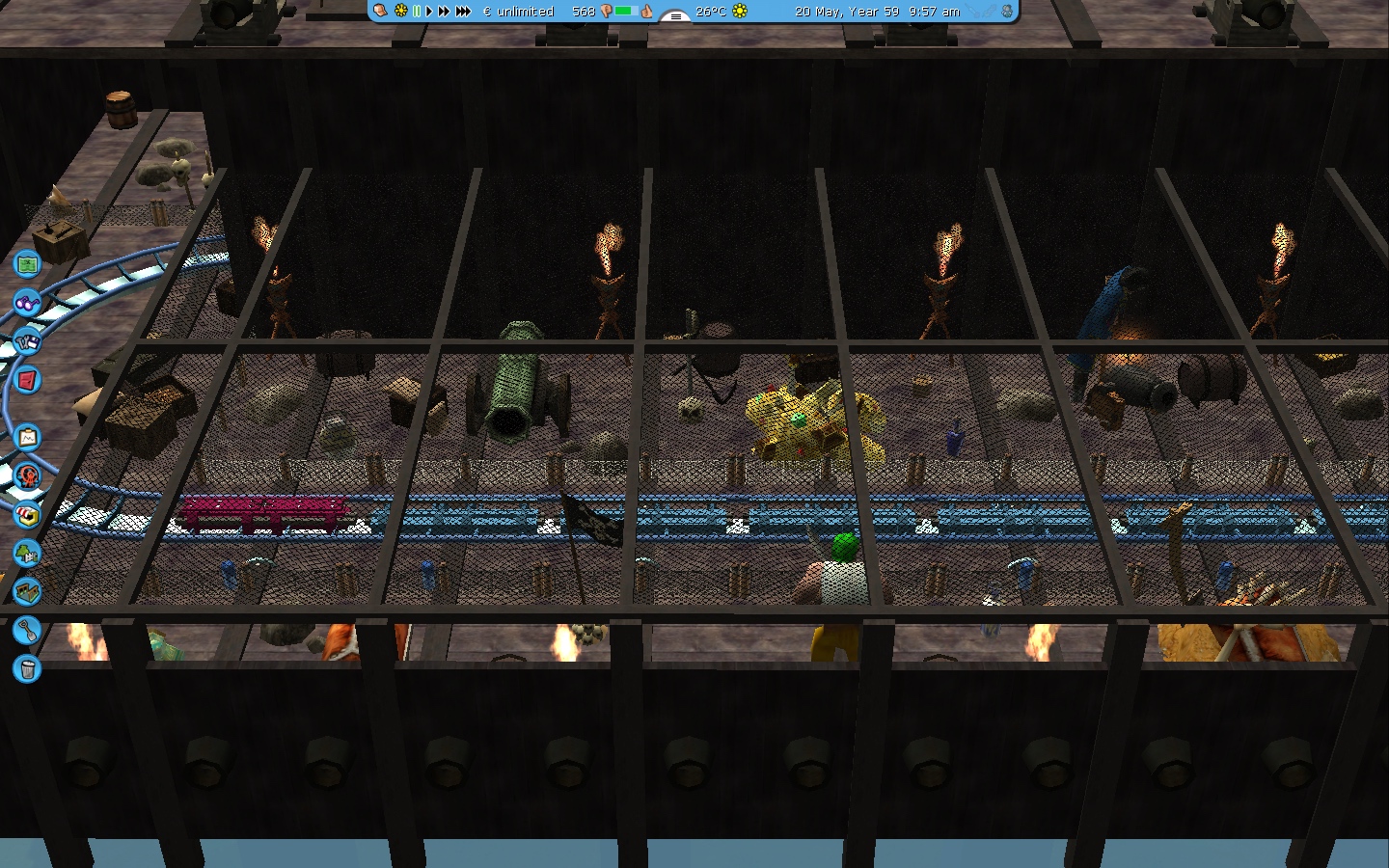Open the clipboard graph finances icon
1389x868 pixels.
point(27,438)
